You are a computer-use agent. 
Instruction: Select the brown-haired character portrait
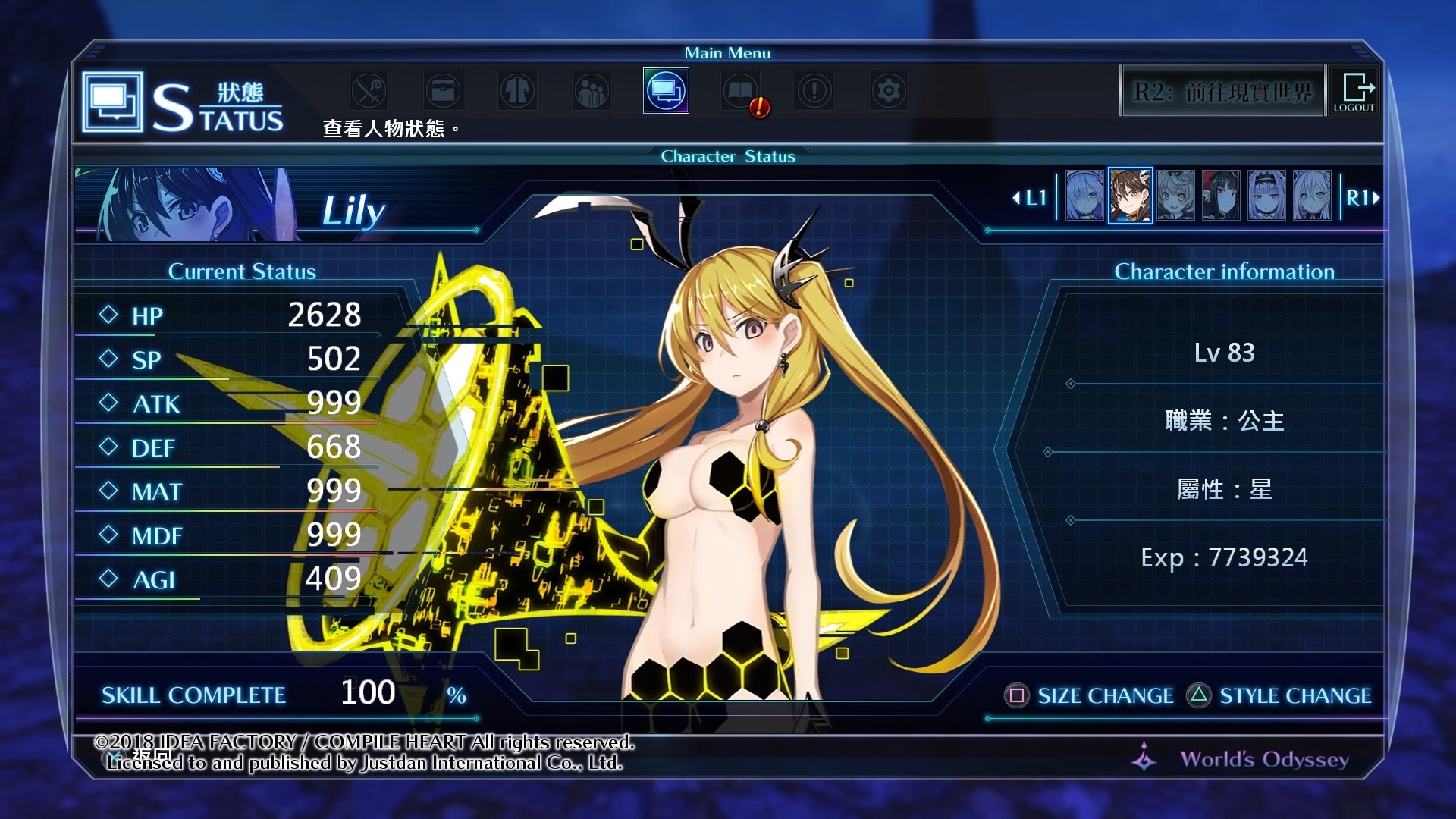tap(1130, 196)
